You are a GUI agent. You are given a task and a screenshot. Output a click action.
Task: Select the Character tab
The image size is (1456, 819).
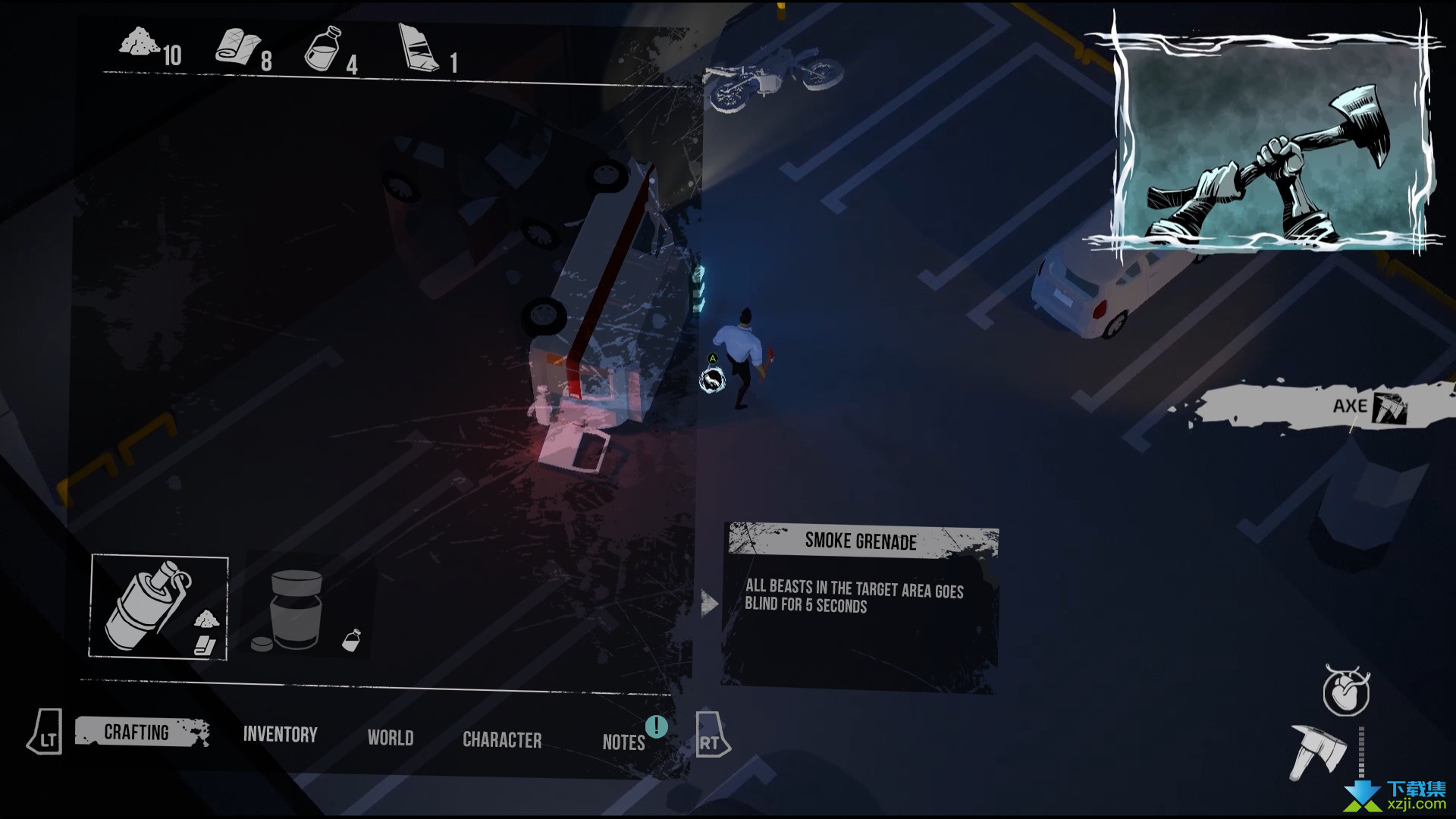coord(502,740)
